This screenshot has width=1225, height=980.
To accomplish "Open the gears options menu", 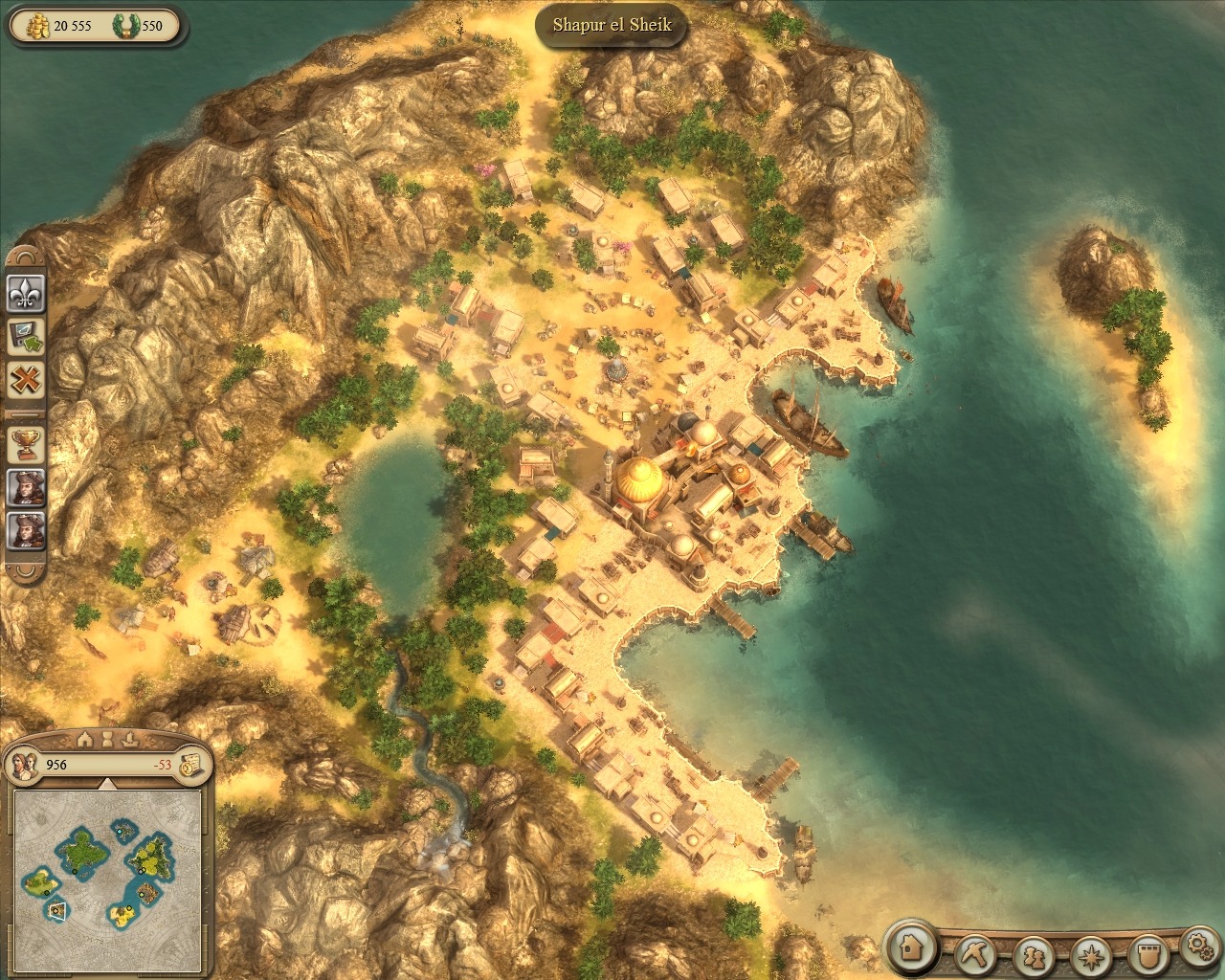I will [1198, 946].
